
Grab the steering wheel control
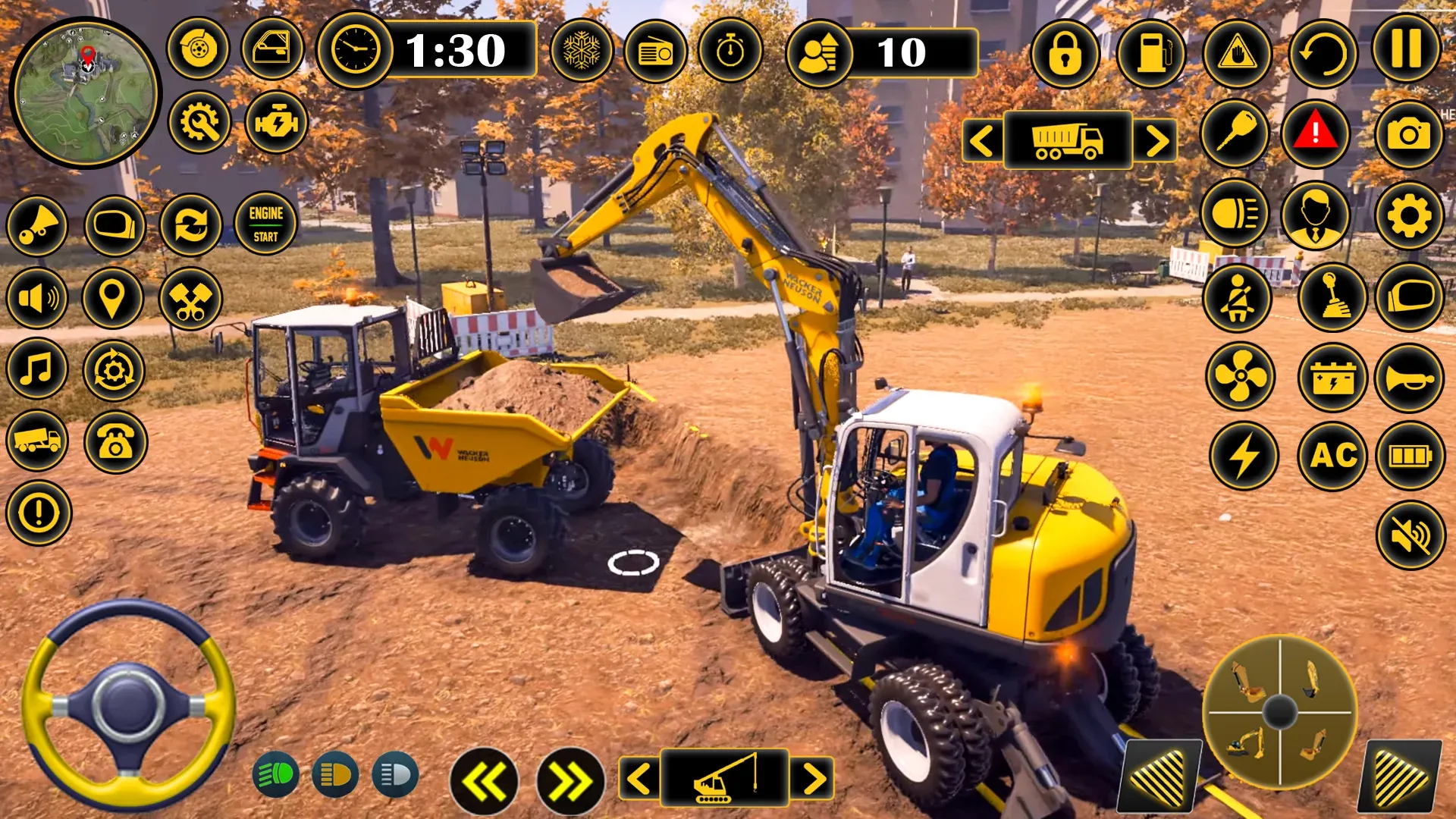[x=125, y=705]
